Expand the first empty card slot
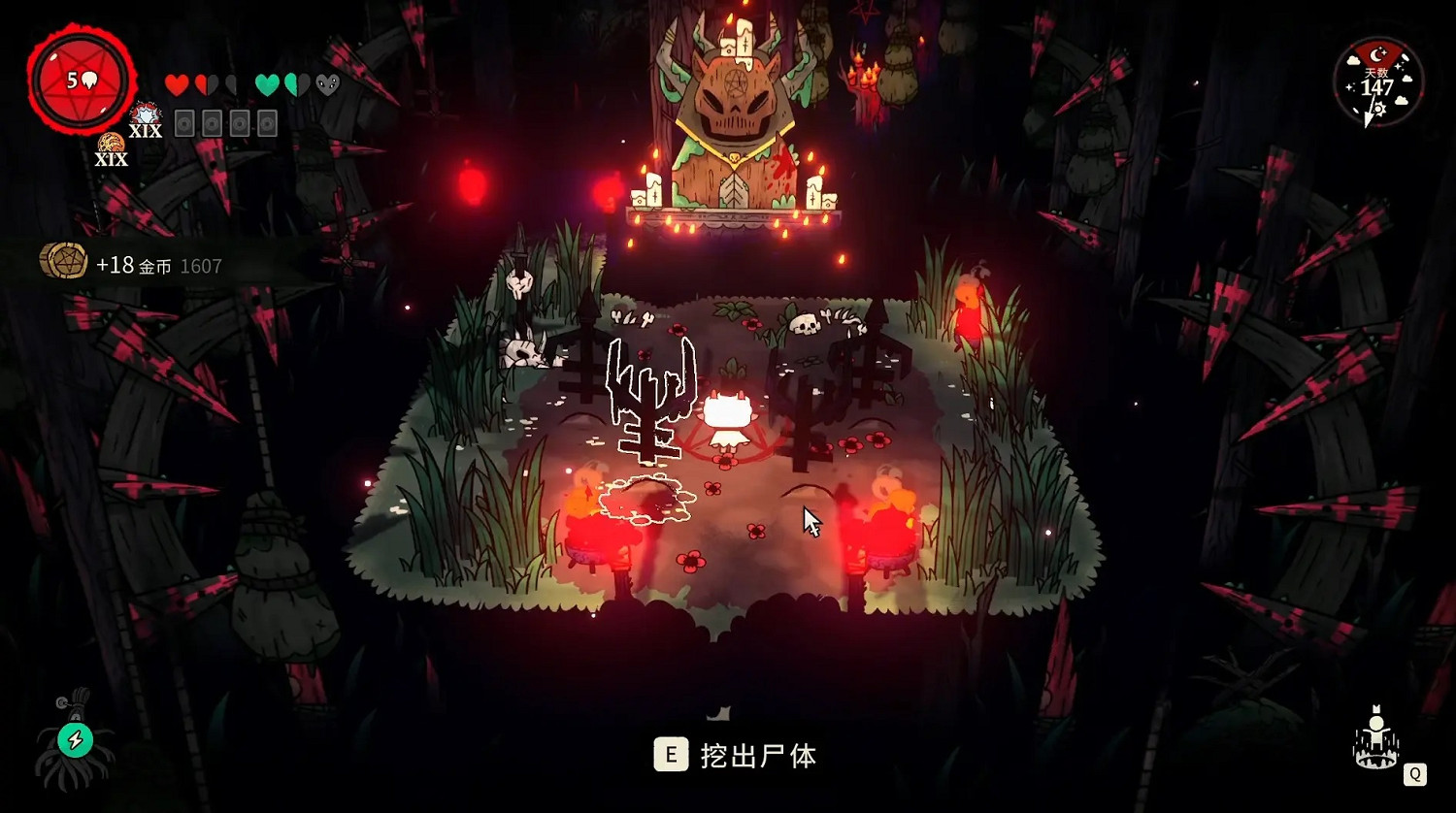This screenshot has height=813, width=1456. coord(185,121)
